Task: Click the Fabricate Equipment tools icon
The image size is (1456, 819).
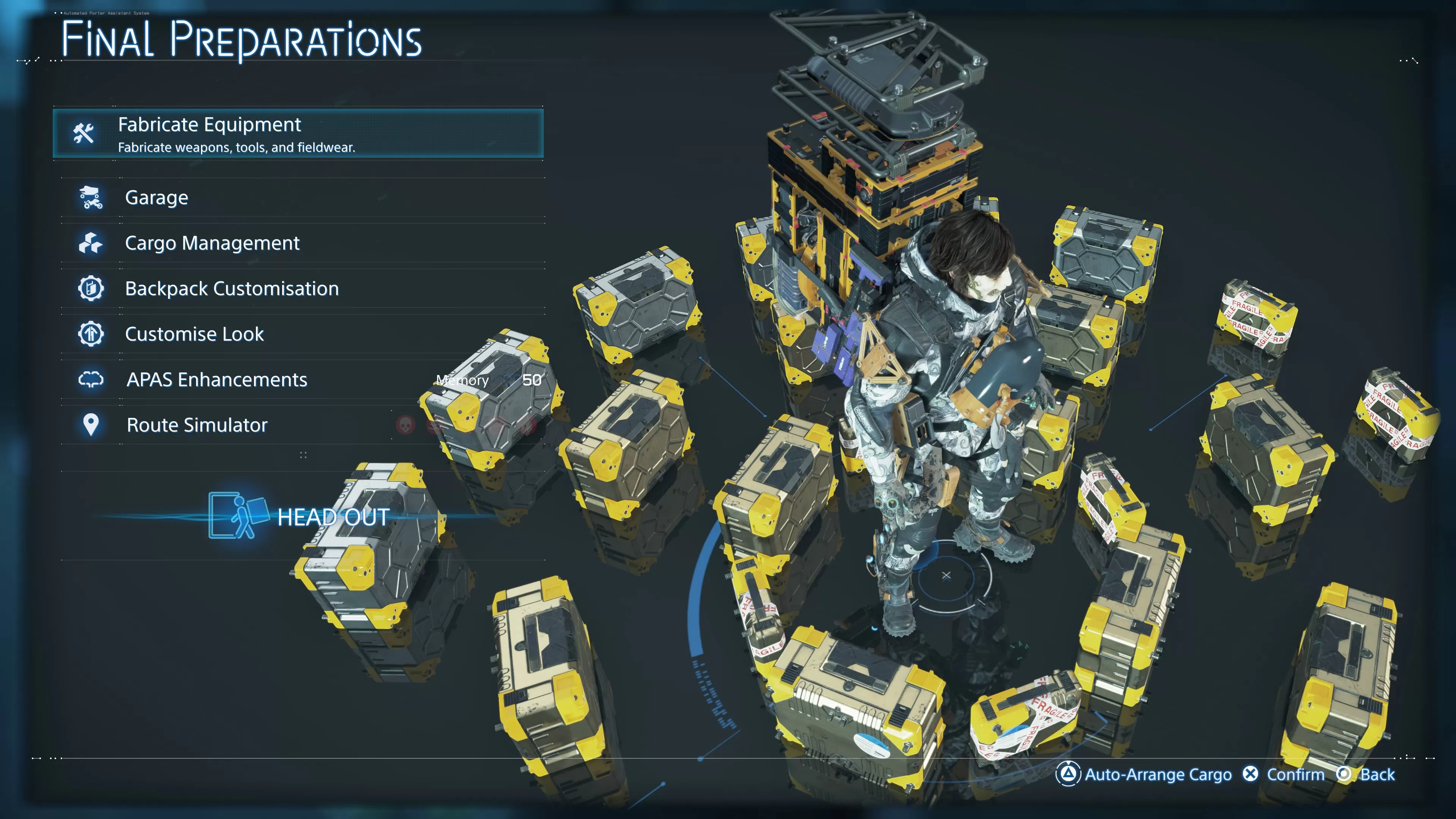Action: (x=84, y=133)
